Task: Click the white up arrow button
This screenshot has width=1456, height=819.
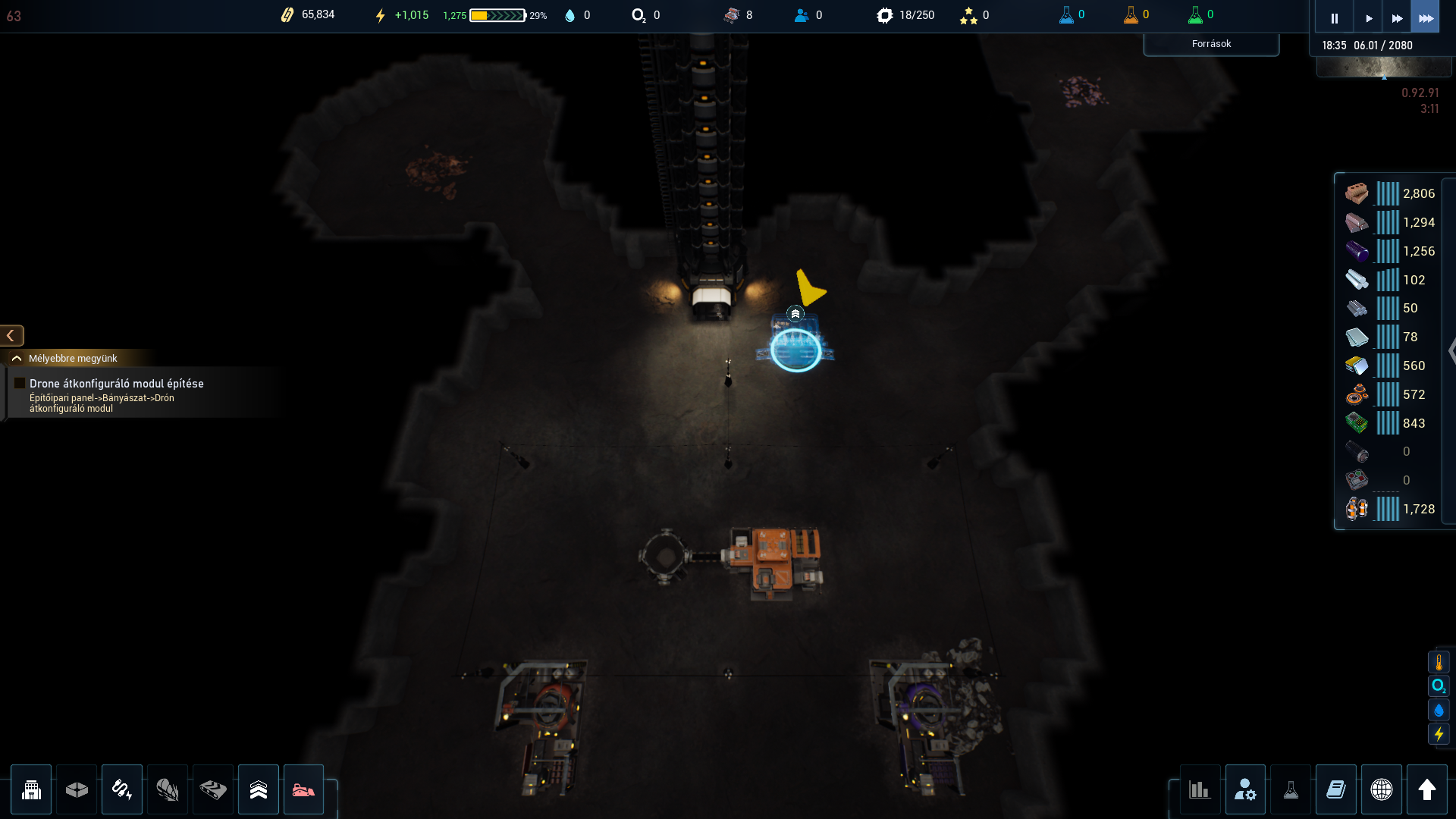Action: tap(1427, 789)
